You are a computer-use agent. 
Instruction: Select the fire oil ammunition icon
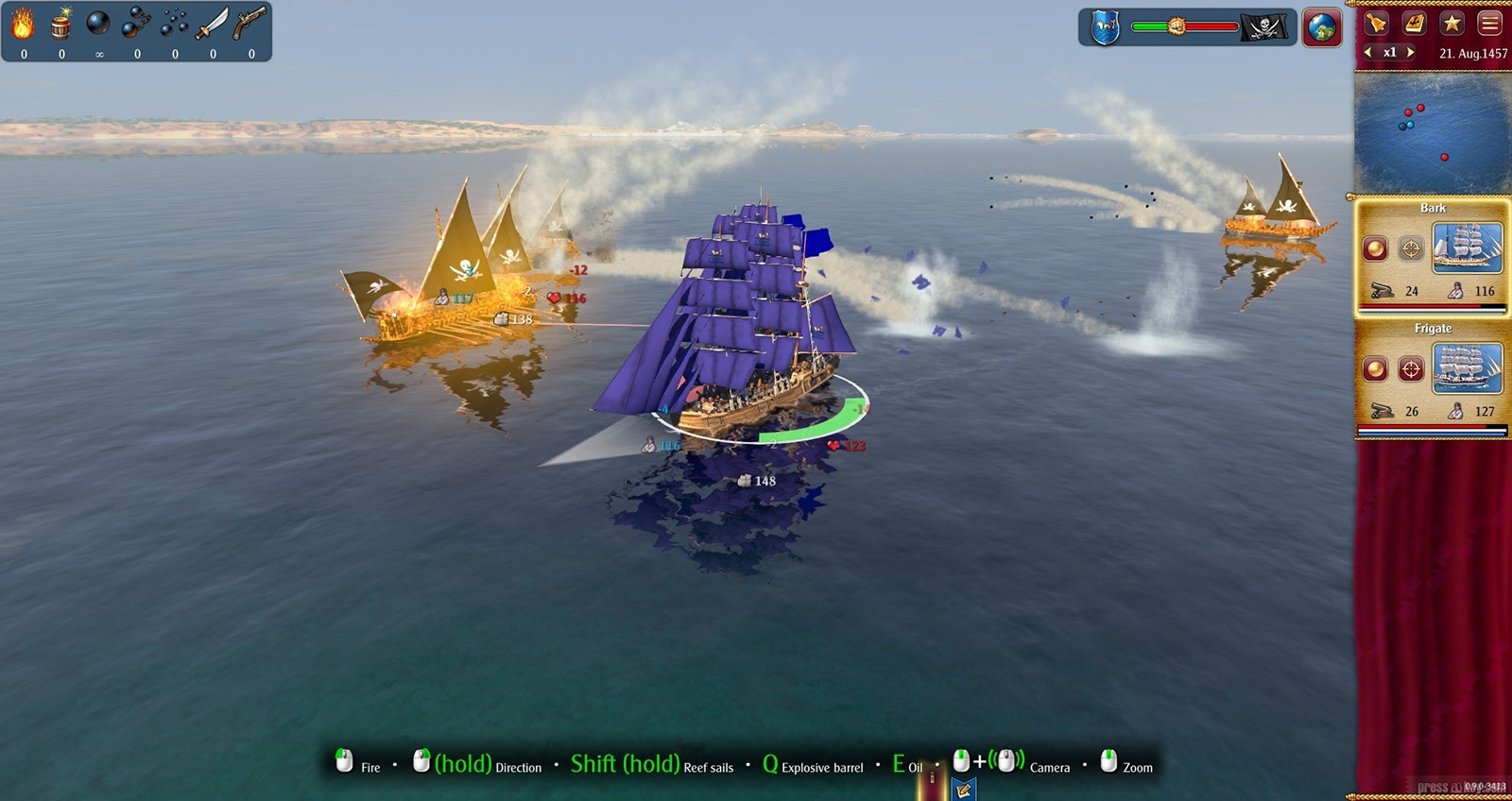(x=23, y=24)
